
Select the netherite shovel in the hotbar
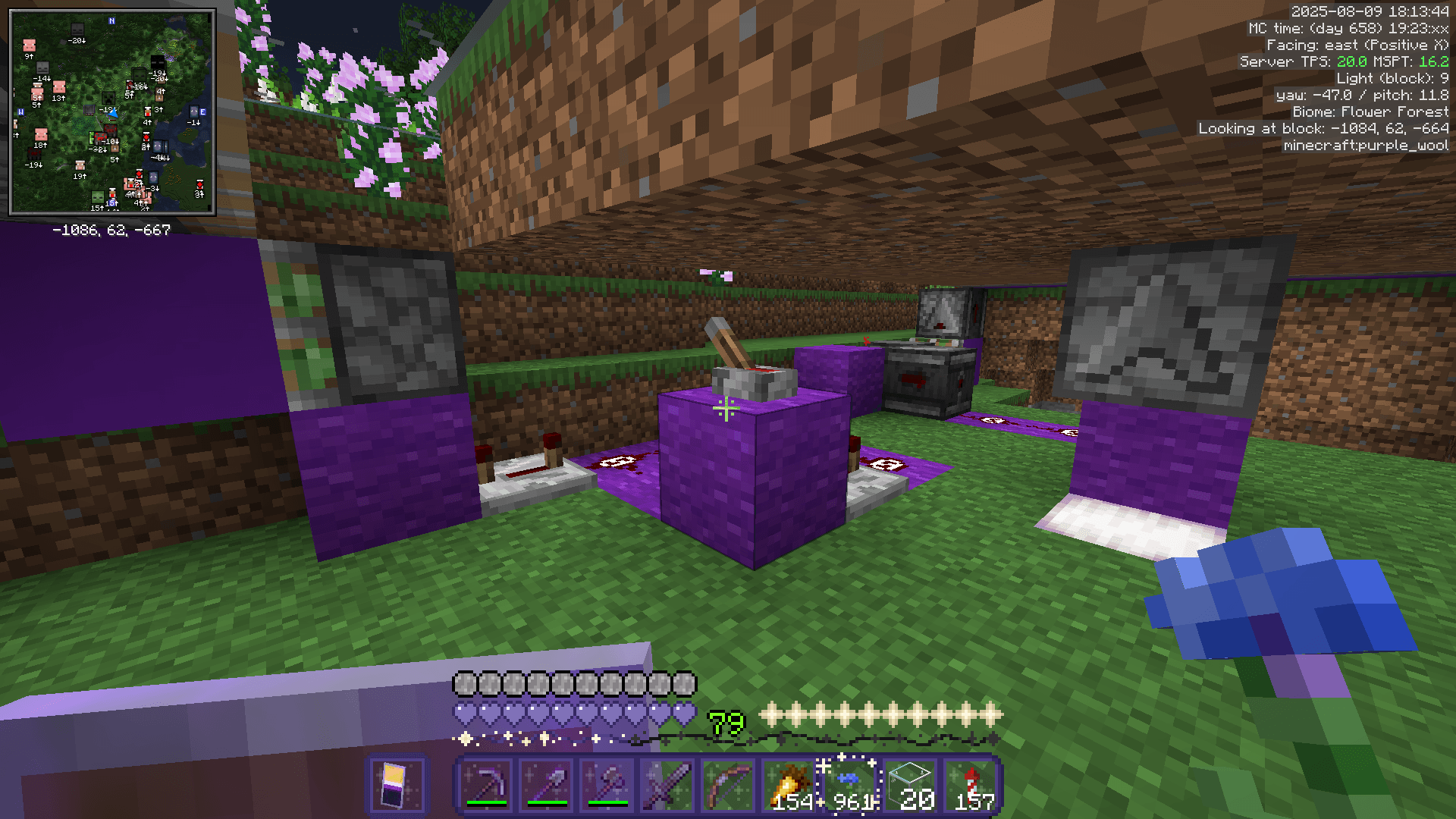[x=548, y=783]
